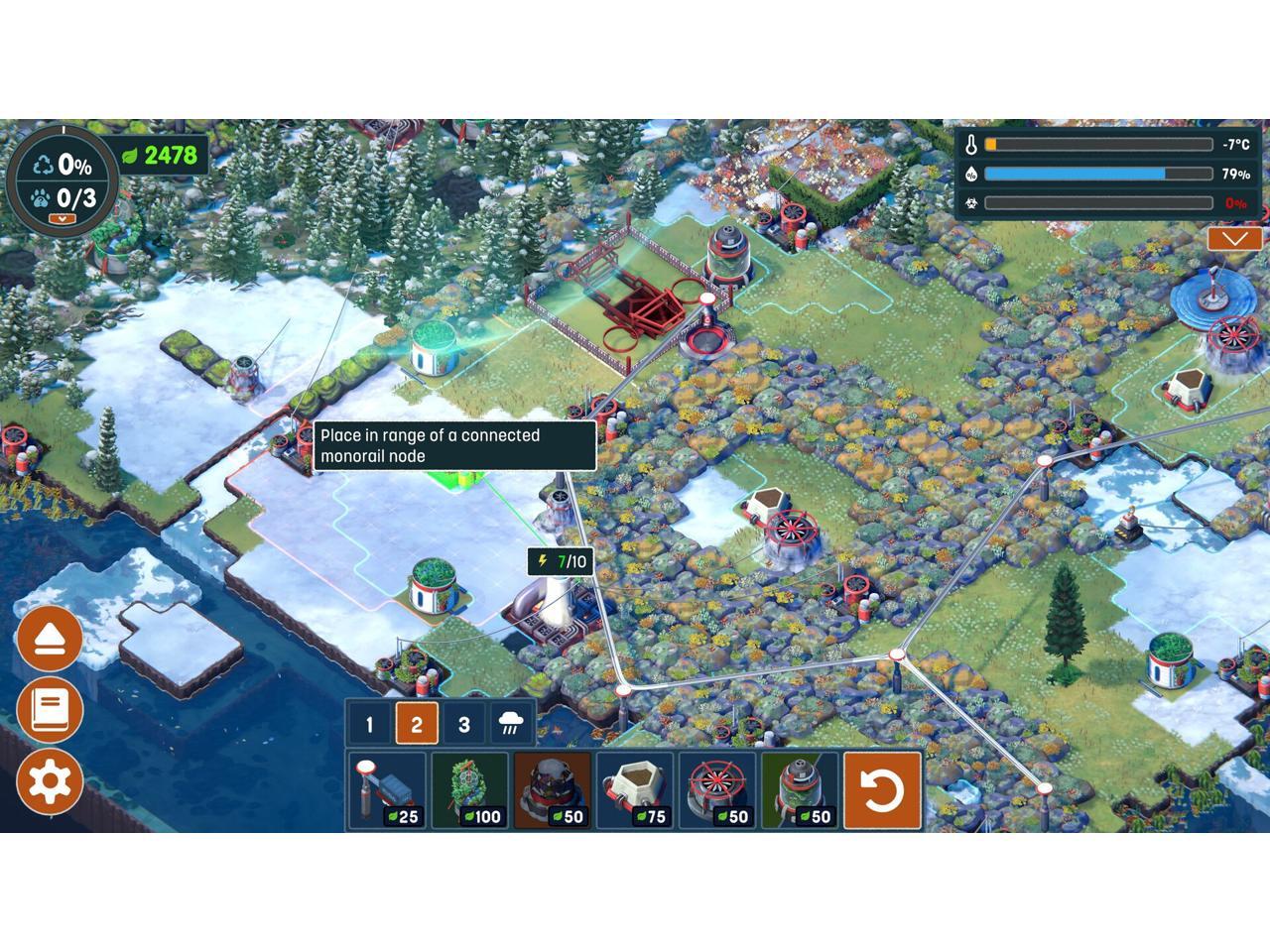1270x952 pixels.
Task: Open the settings gear menu
Action: pyautogui.click(x=50, y=781)
